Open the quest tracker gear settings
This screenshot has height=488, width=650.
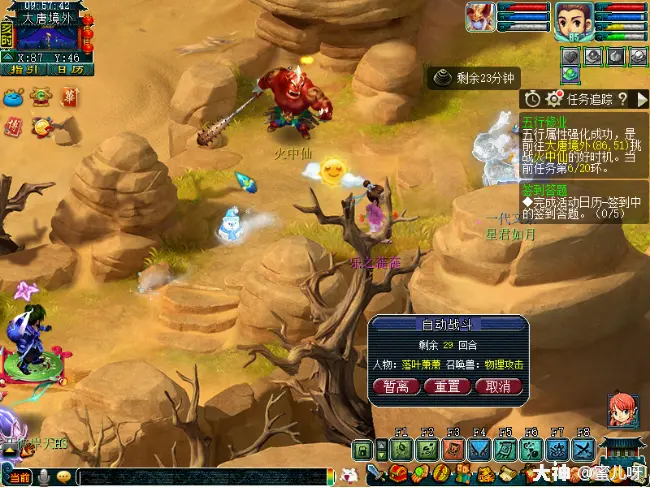[x=553, y=99]
